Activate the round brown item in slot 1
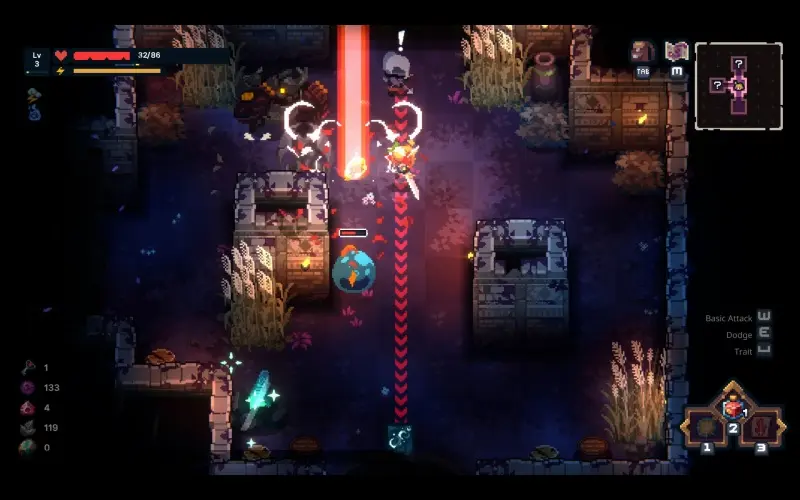Viewport: 800px width, 500px height. [707, 426]
